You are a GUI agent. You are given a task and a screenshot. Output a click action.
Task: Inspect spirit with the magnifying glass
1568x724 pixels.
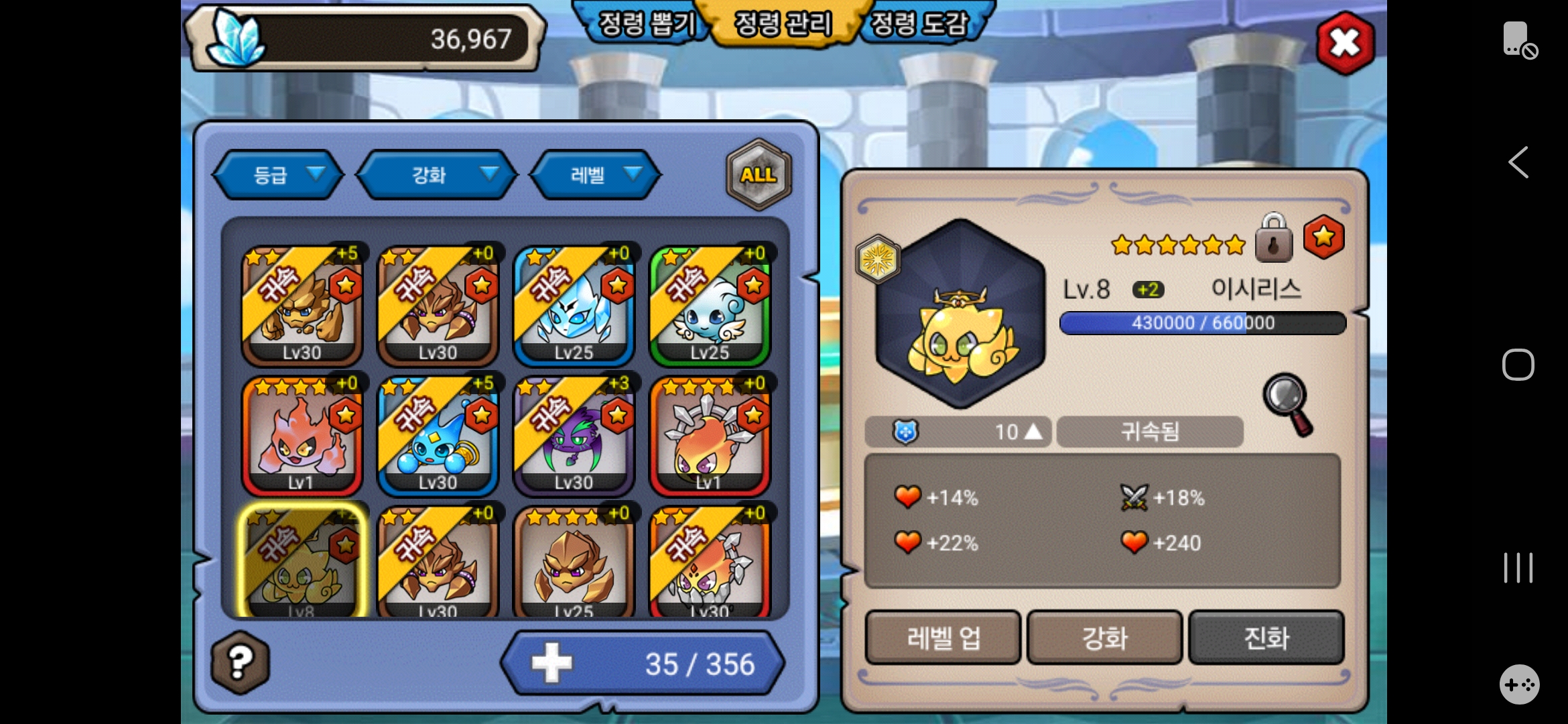click(1287, 404)
